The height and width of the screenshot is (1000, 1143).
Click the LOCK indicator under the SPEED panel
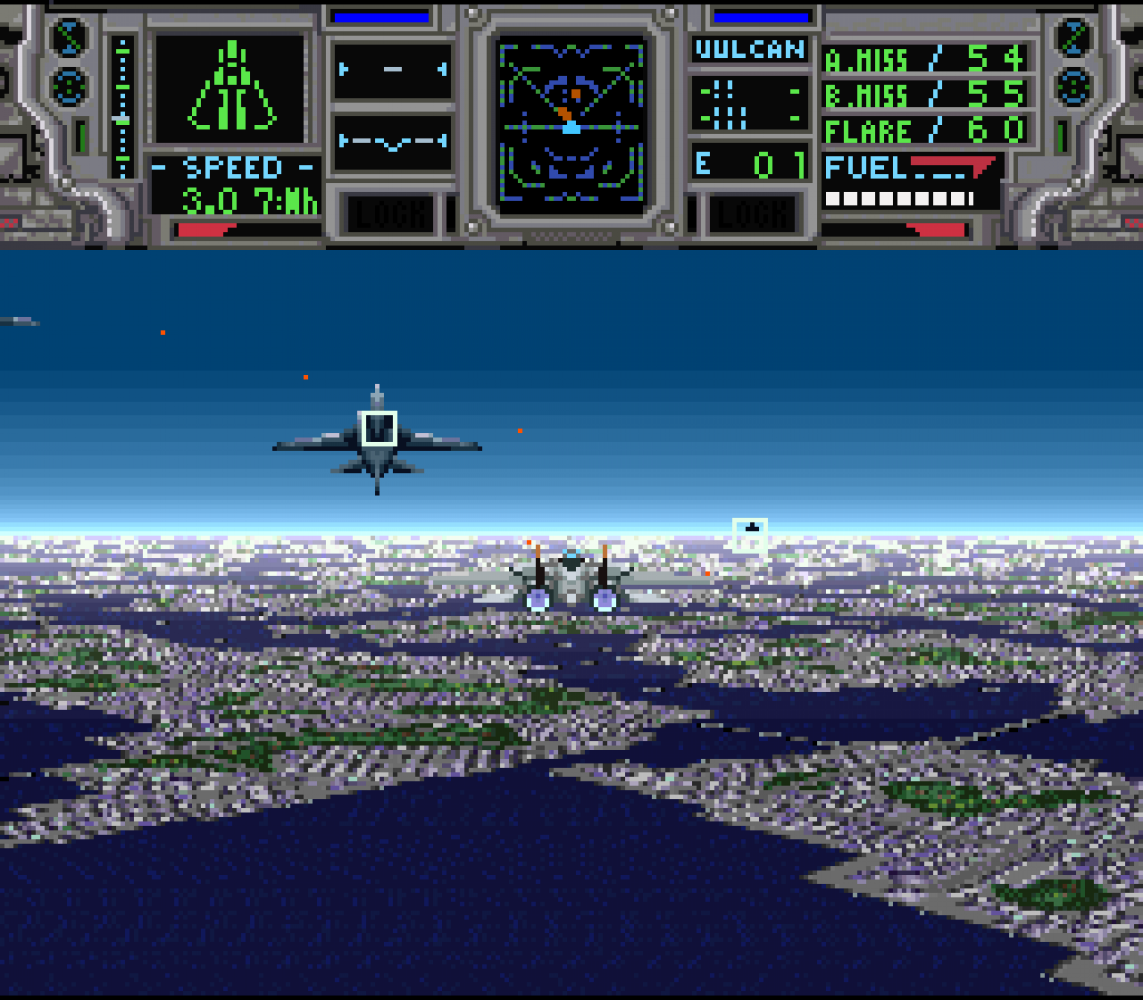(x=390, y=214)
